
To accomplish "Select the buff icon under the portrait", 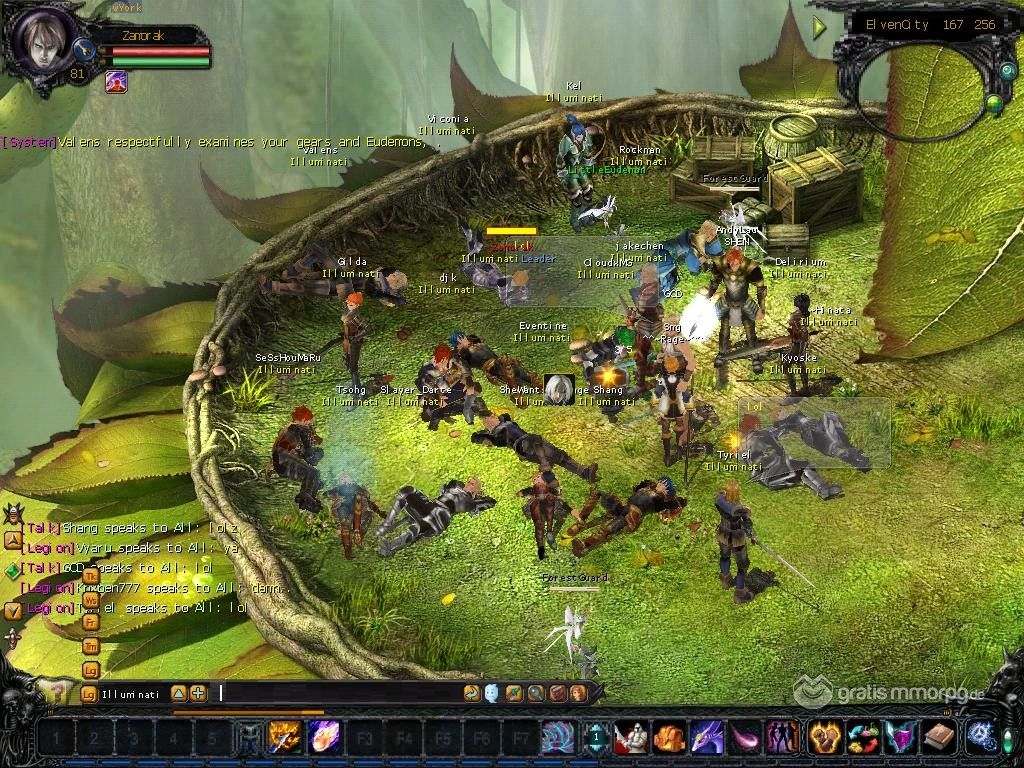I will 116,82.
